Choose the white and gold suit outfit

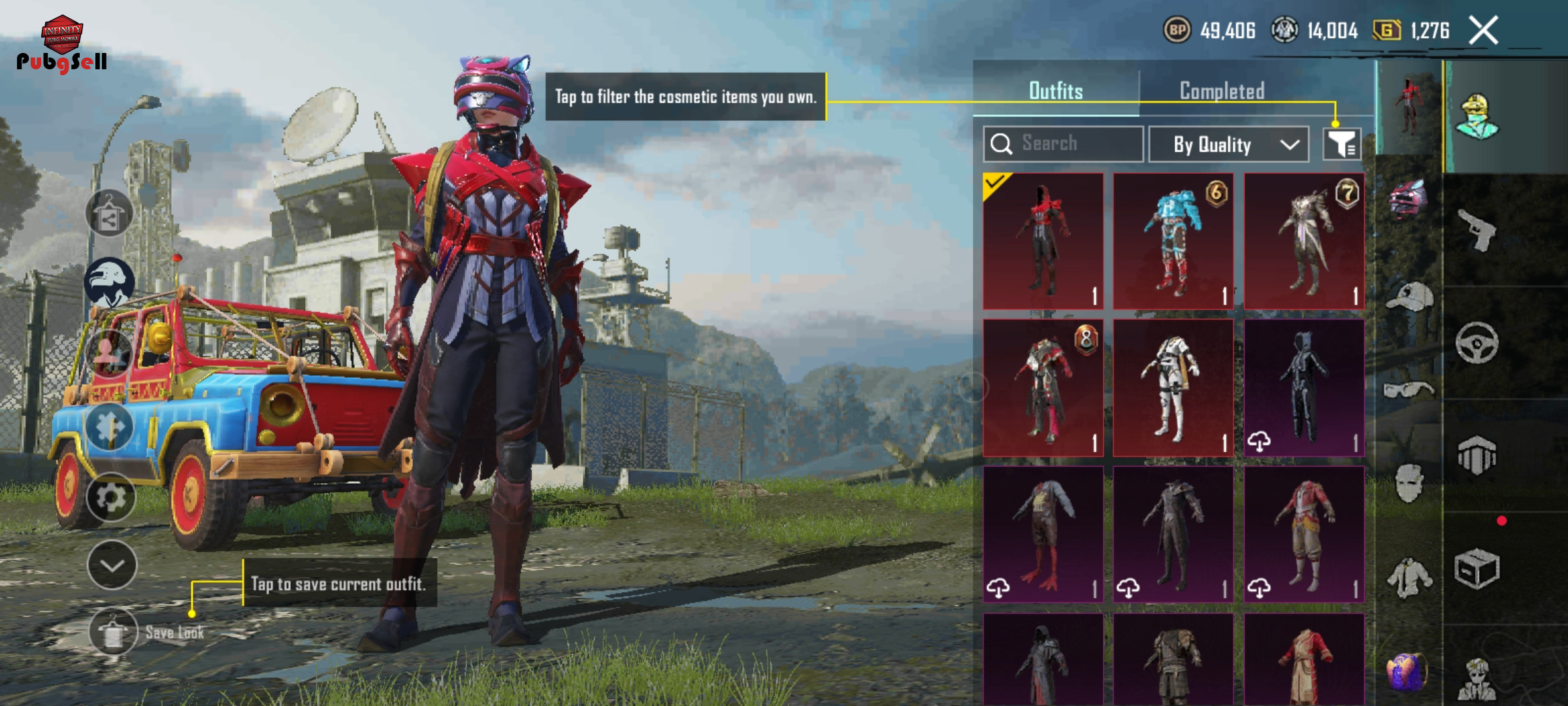[x=1173, y=388]
